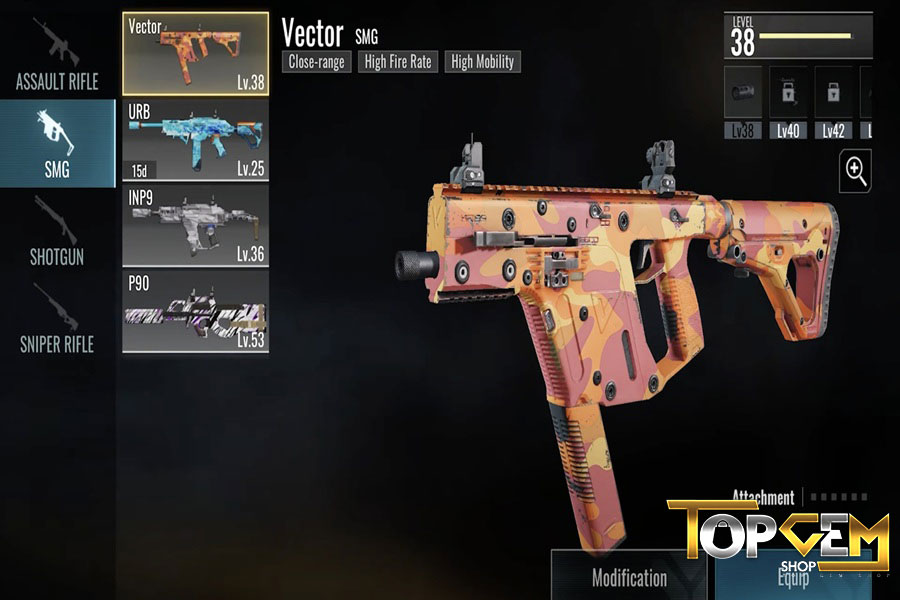Pick the INP9 Lv.36 weapon tile
900x600 pixels.
[x=195, y=225]
